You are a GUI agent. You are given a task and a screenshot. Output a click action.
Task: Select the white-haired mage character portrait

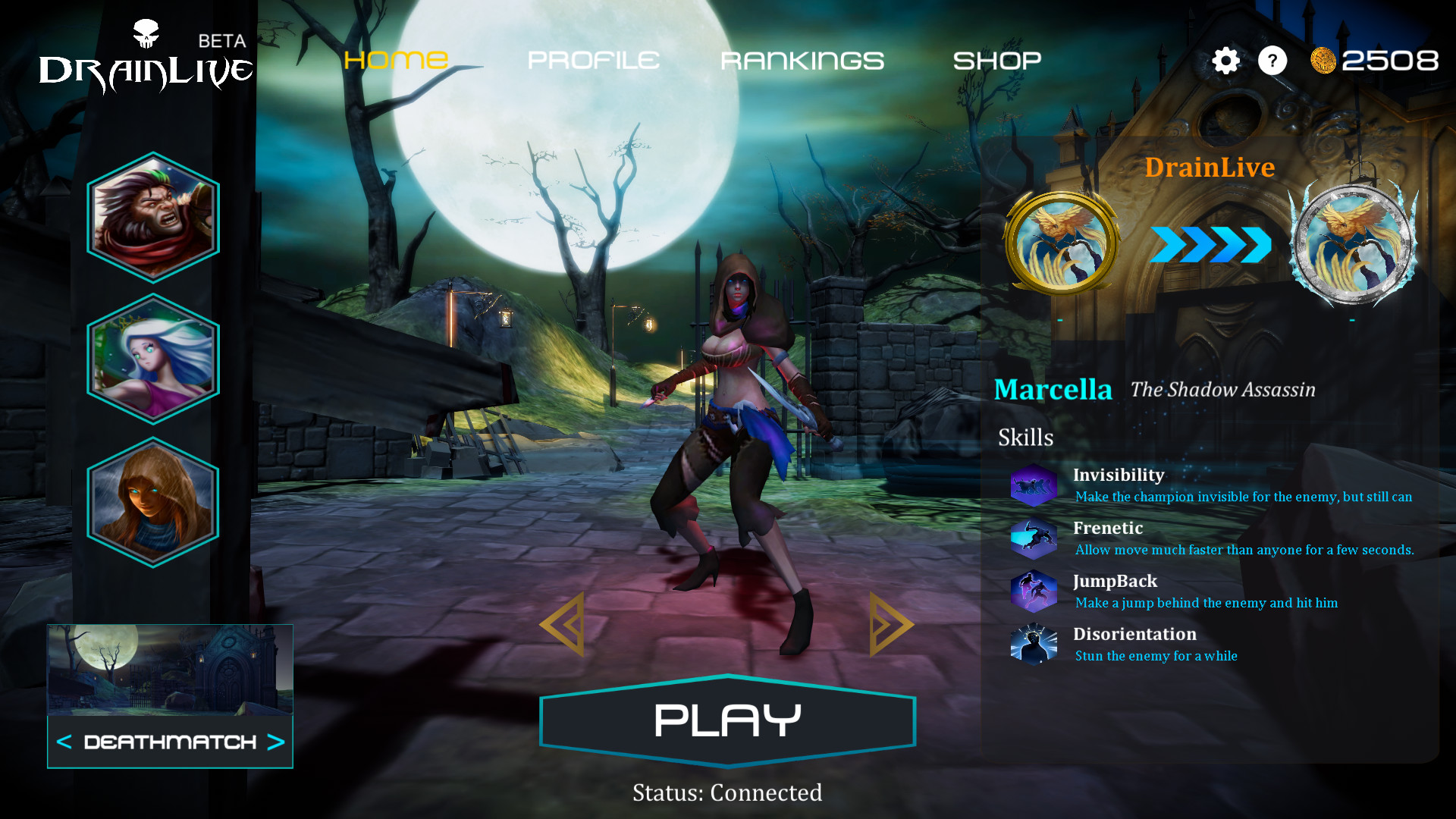click(153, 356)
